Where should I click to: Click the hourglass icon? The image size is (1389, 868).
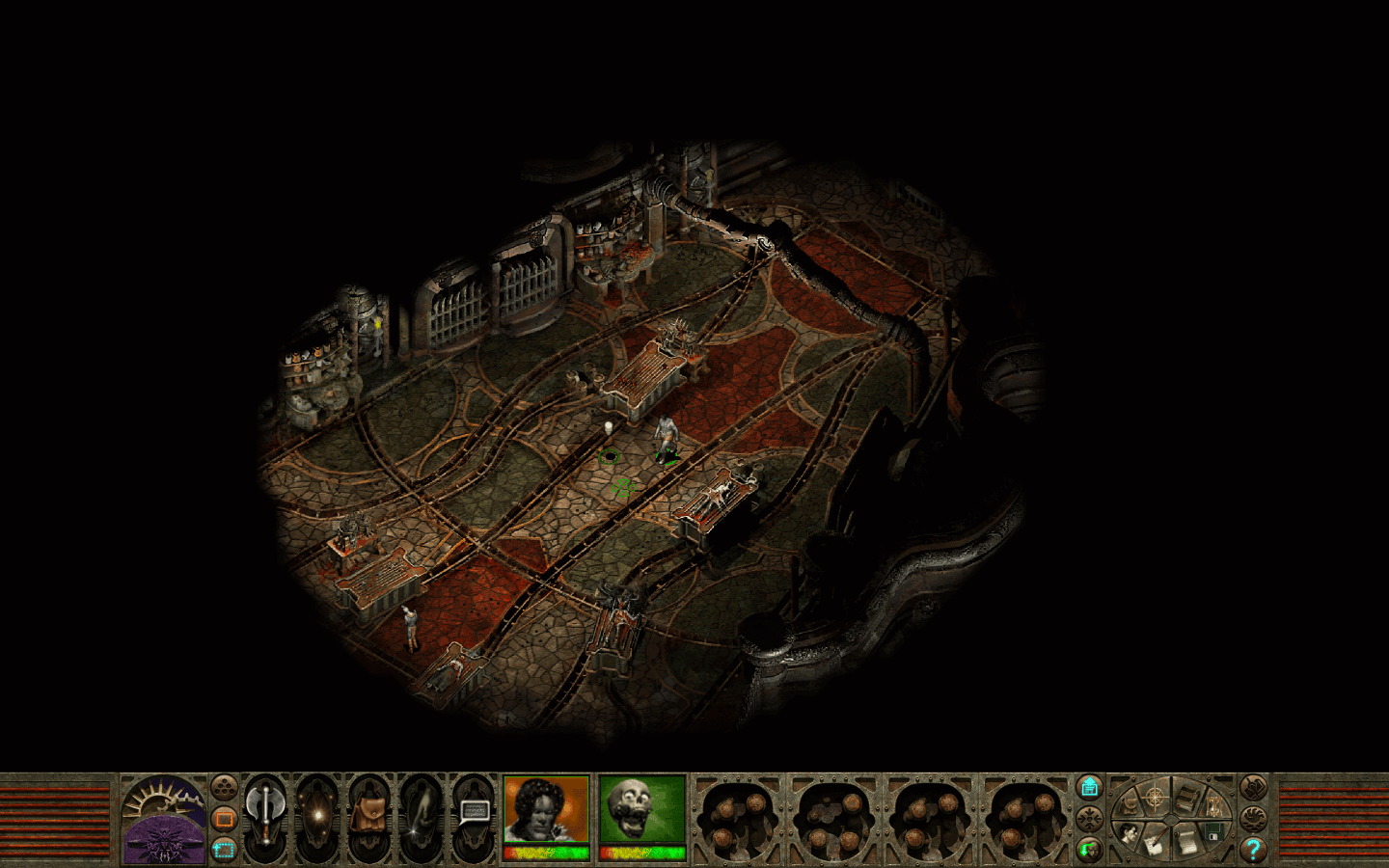pos(1213,805)
